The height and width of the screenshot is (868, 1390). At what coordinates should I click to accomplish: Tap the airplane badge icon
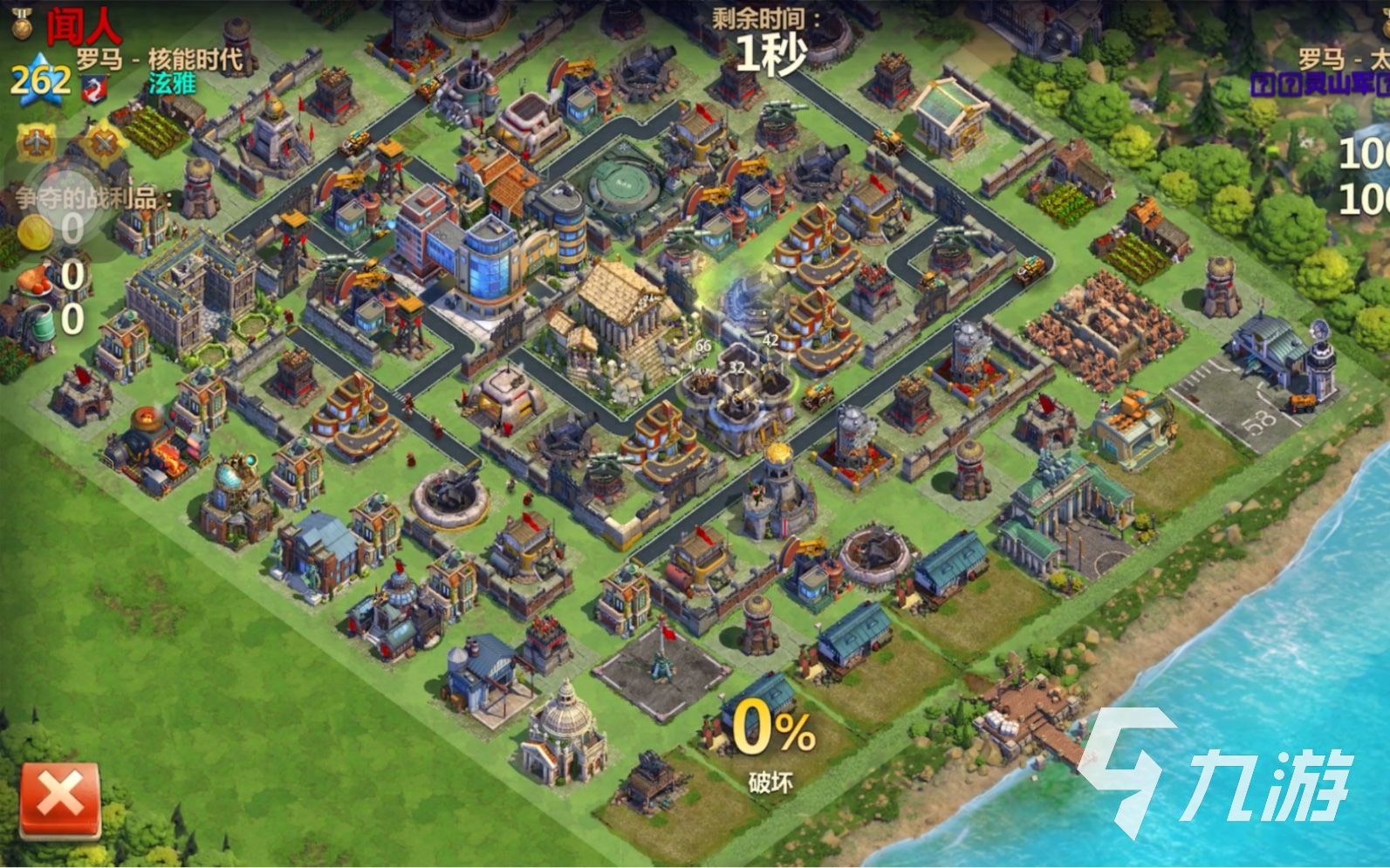click(x=36, y=141)
